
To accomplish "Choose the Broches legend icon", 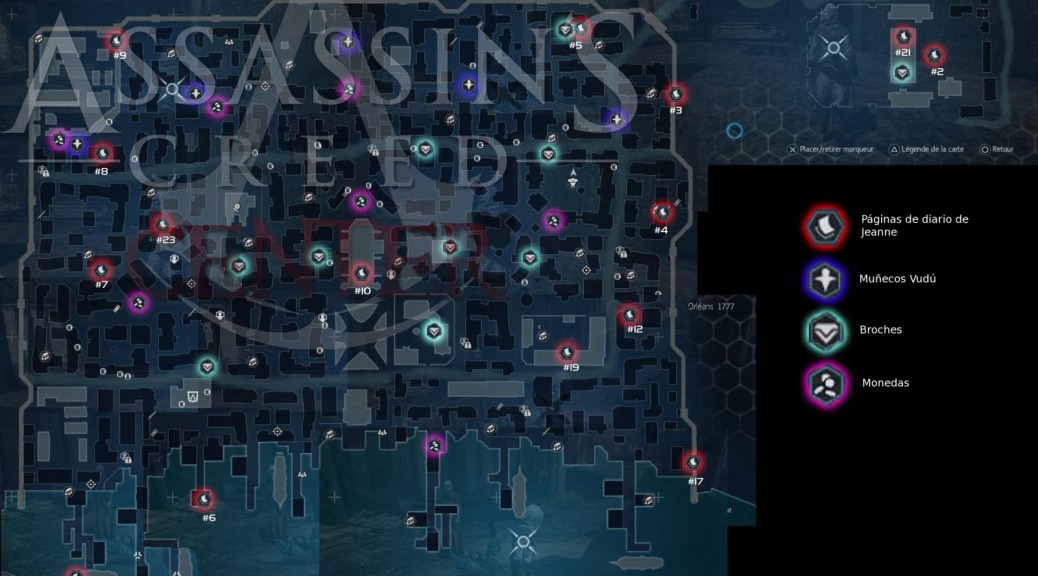I will click(x=825, y=331).
